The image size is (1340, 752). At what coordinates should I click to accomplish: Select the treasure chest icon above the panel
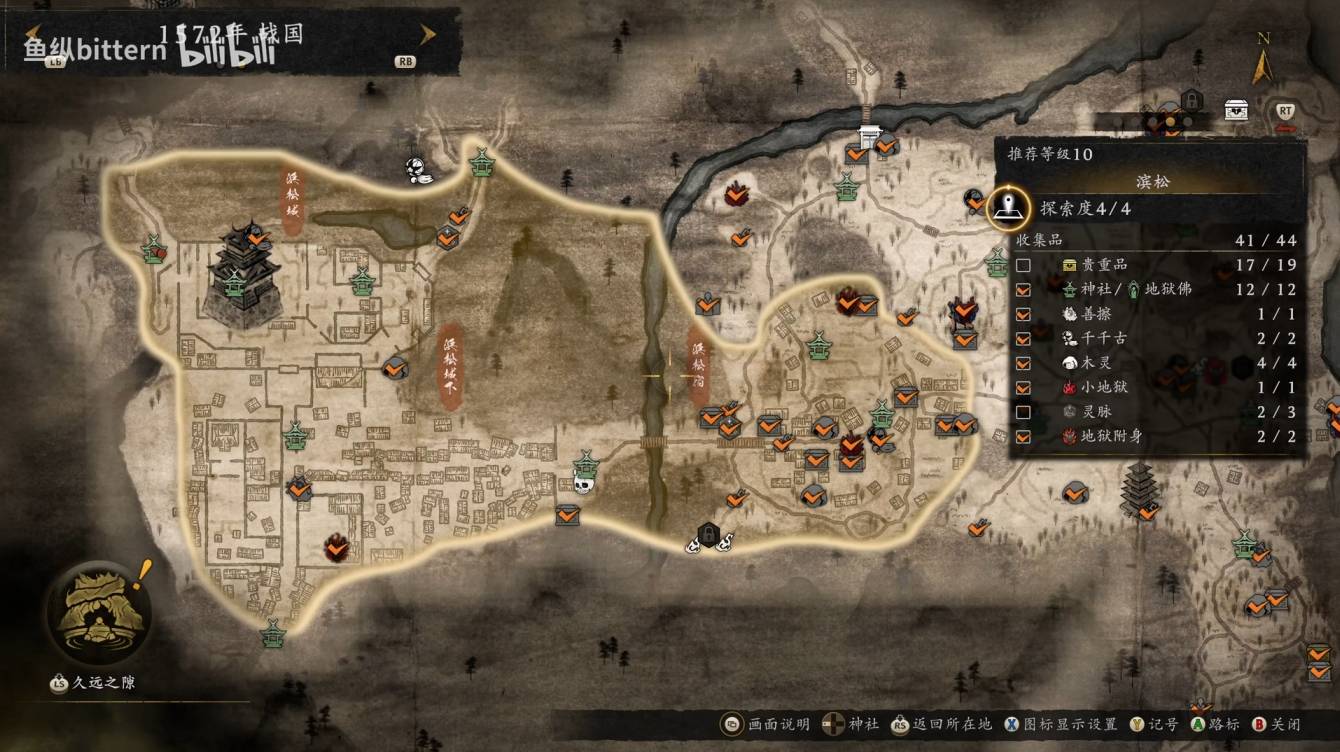pos(1236,109)
